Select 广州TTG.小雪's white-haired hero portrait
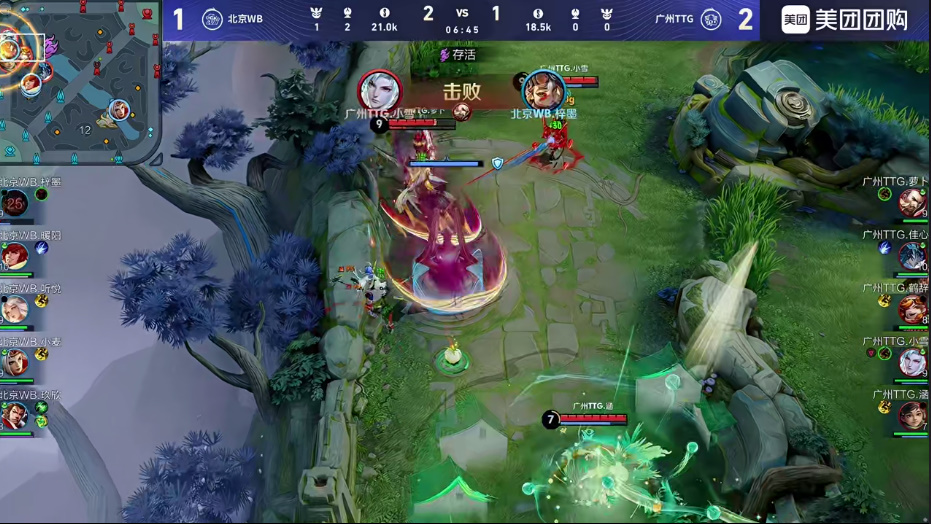Viewport: 931px width, 524px height. pos(912,362)
